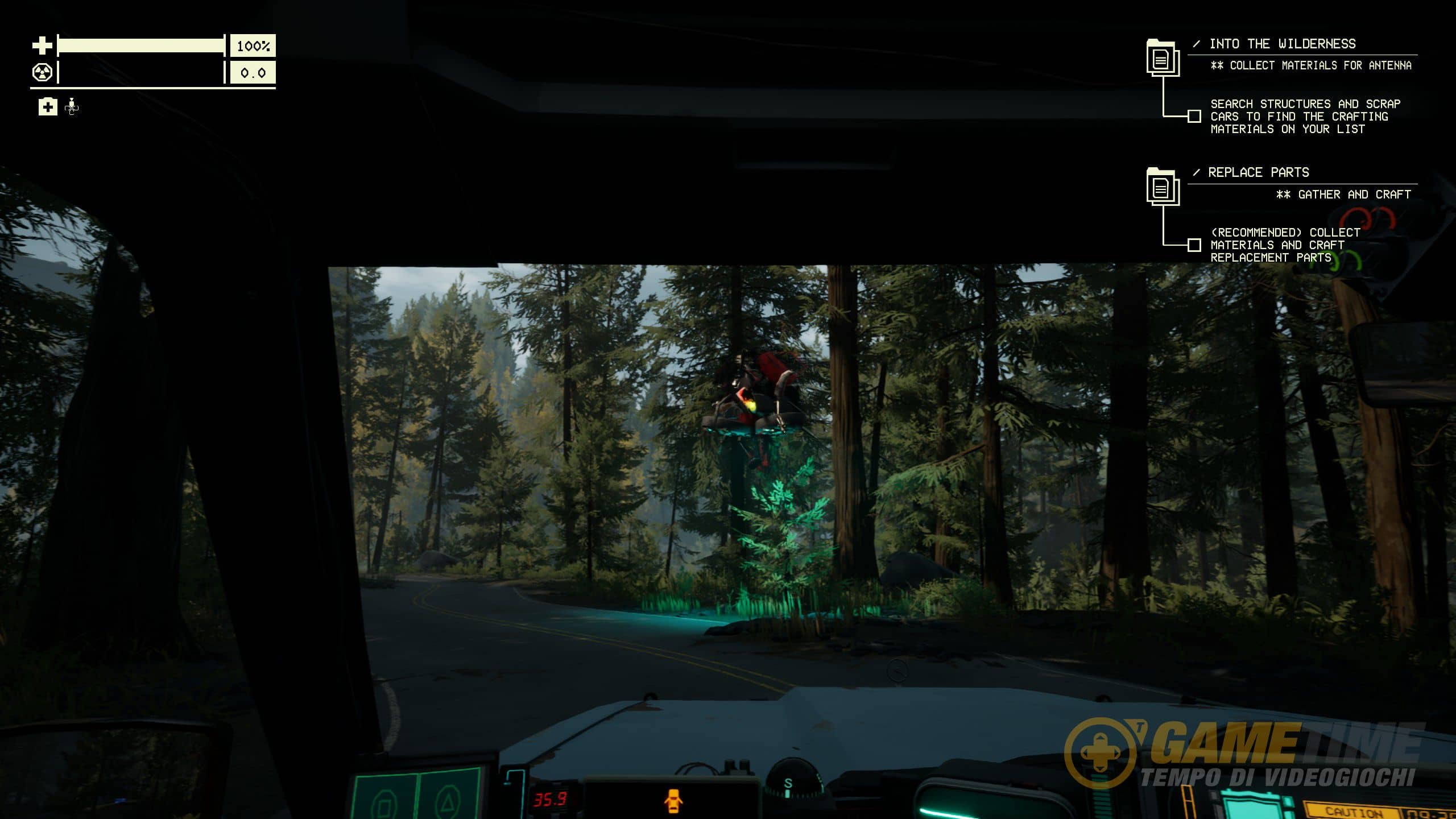Viewport: 1456px width, 819px height.
Task: Tick the Craft Replacement Parts objective checkbox
Action: pyautogui.click(x=1194, y=245)
